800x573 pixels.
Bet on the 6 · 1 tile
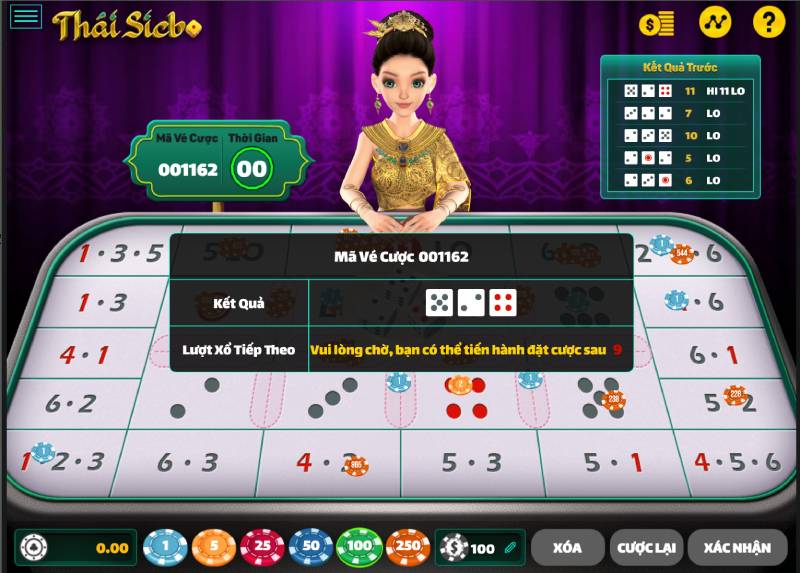click(714, 354)
